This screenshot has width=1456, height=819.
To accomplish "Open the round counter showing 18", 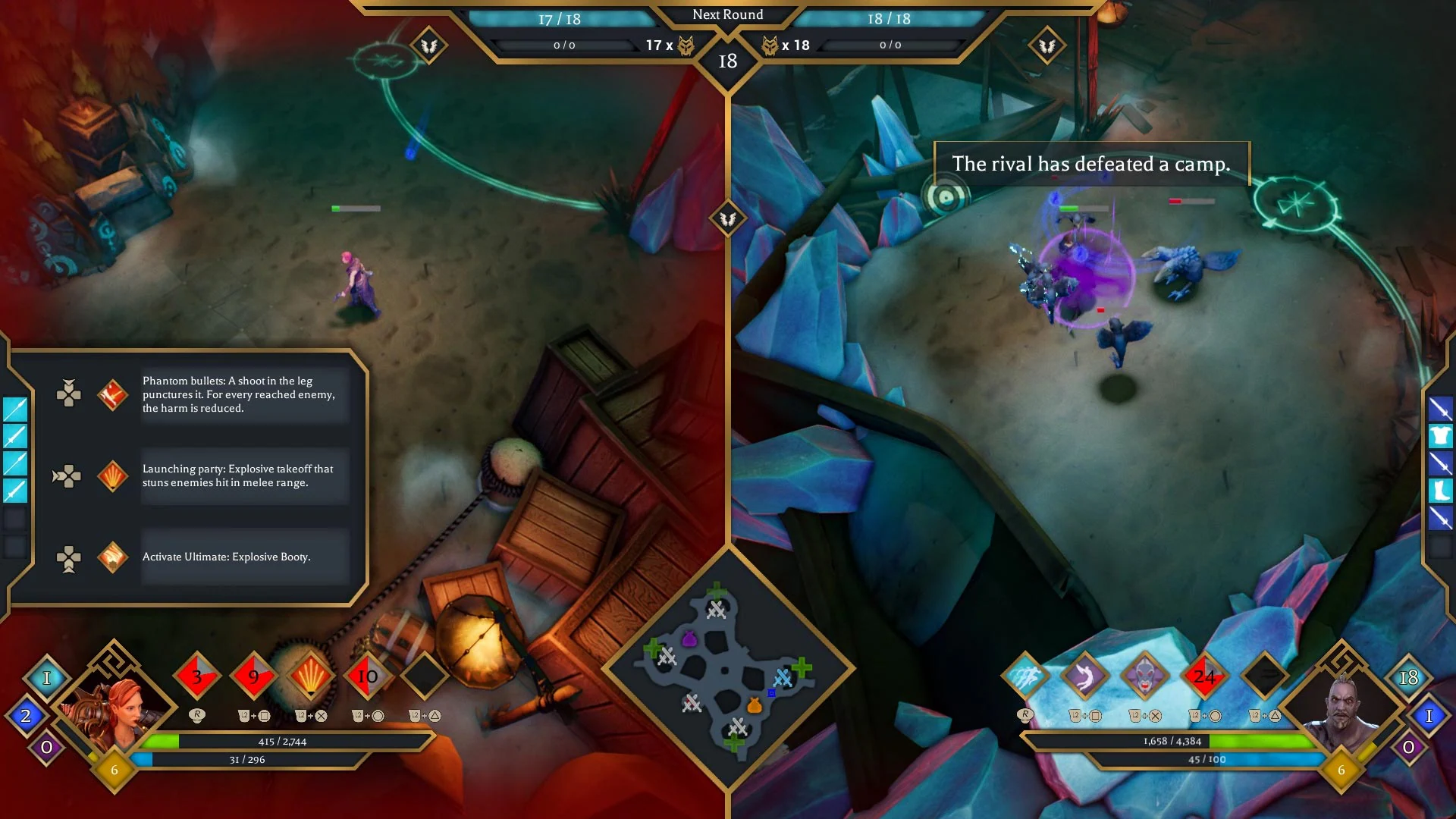I will (728, 61).
